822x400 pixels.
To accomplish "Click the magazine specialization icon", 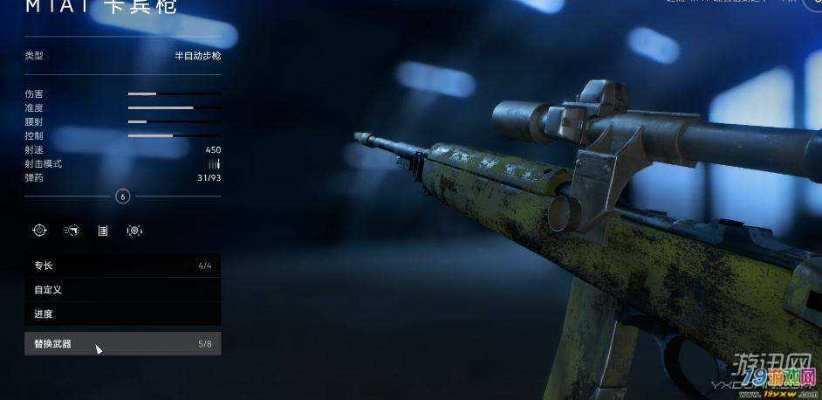I will point(102,230).
